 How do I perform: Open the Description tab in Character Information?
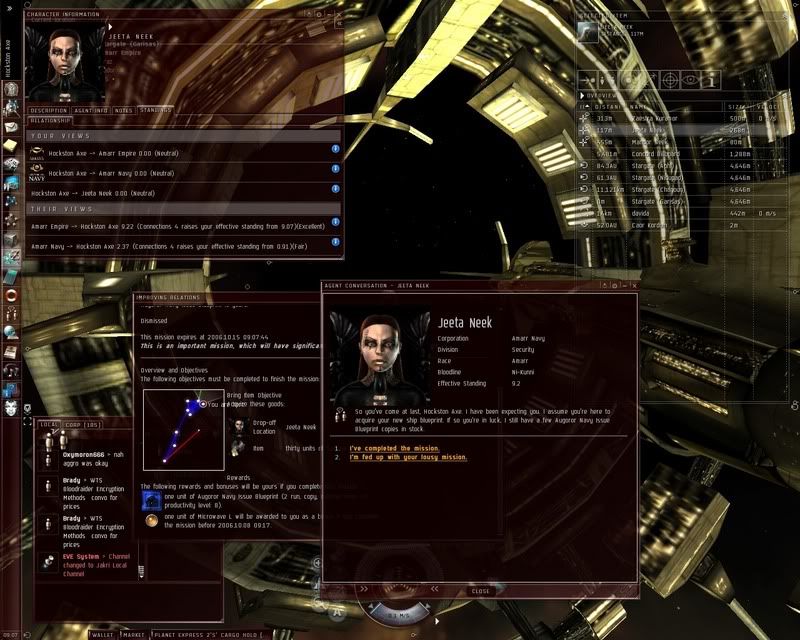coord(48,110)
